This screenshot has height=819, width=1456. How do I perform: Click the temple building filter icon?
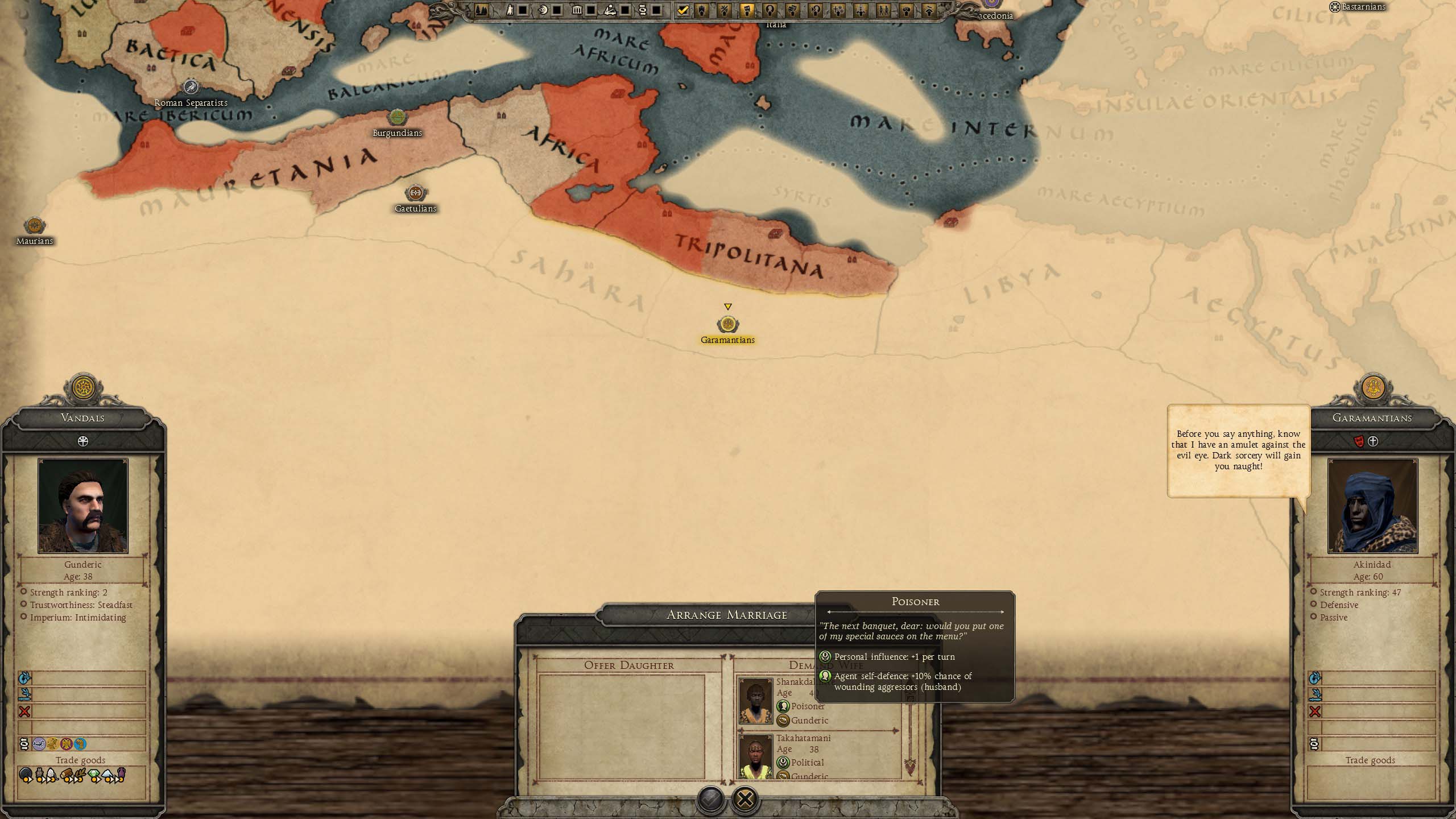point(577,10)
